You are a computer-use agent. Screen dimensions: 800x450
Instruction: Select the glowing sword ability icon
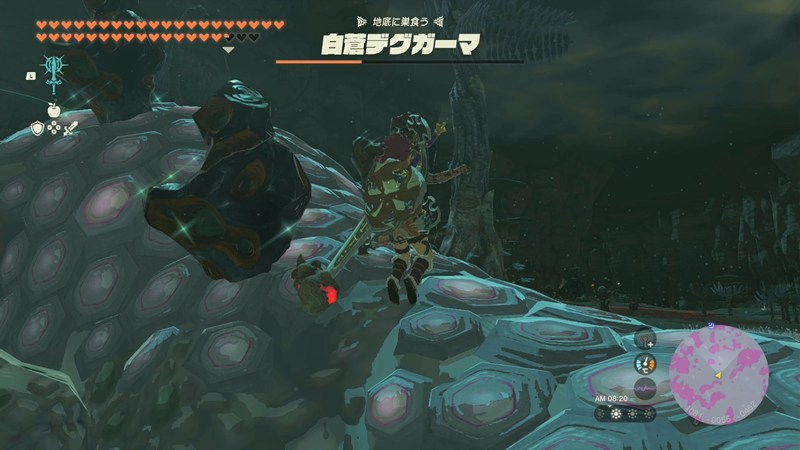(53, 72)
